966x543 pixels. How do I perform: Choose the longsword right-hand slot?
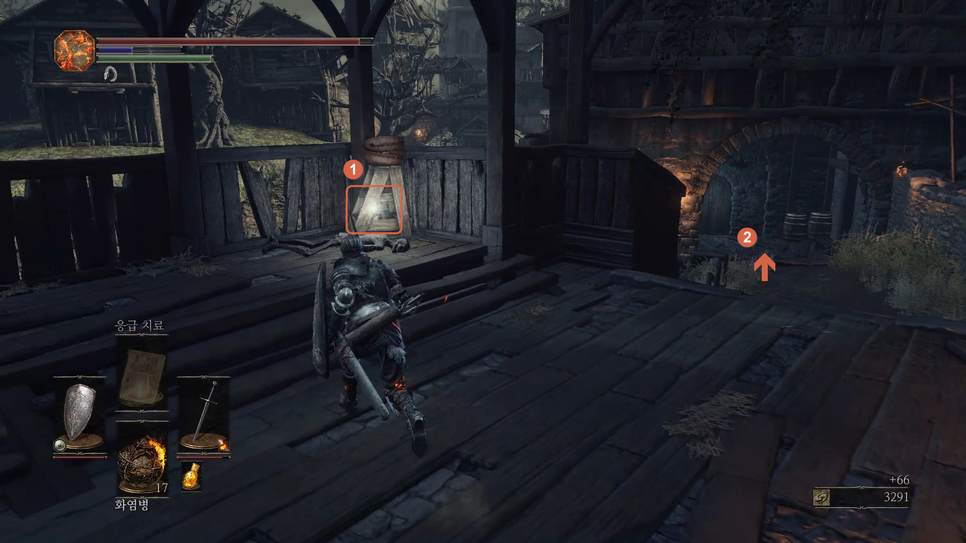tap(204, 413)
